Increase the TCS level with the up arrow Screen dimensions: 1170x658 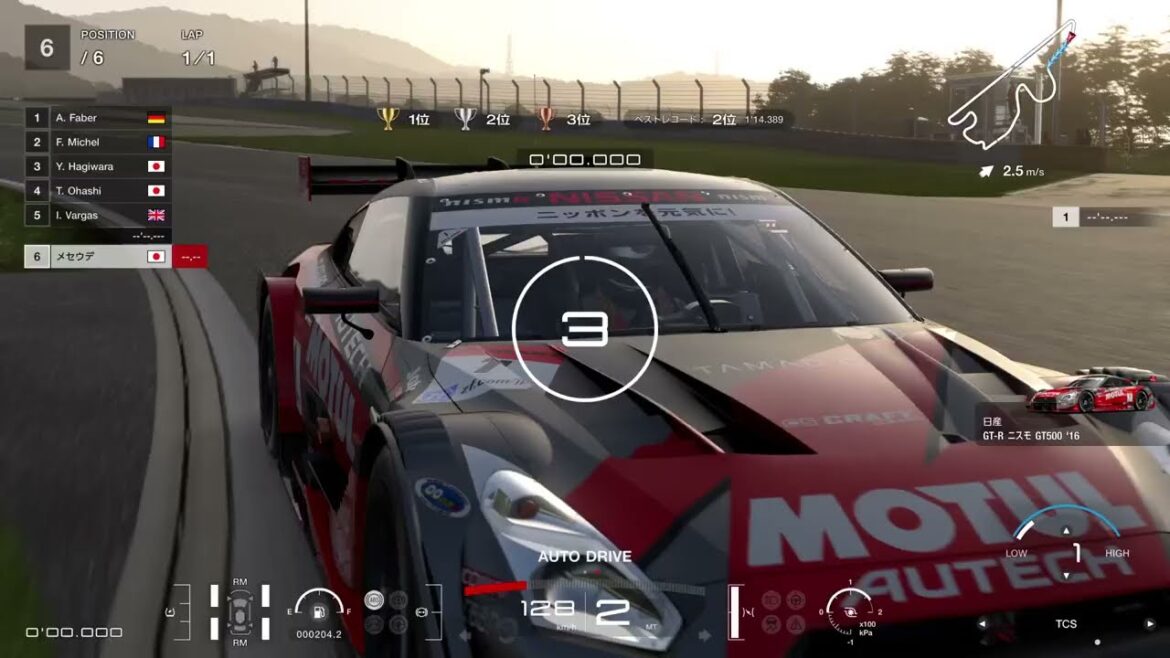pos(1066,531)
